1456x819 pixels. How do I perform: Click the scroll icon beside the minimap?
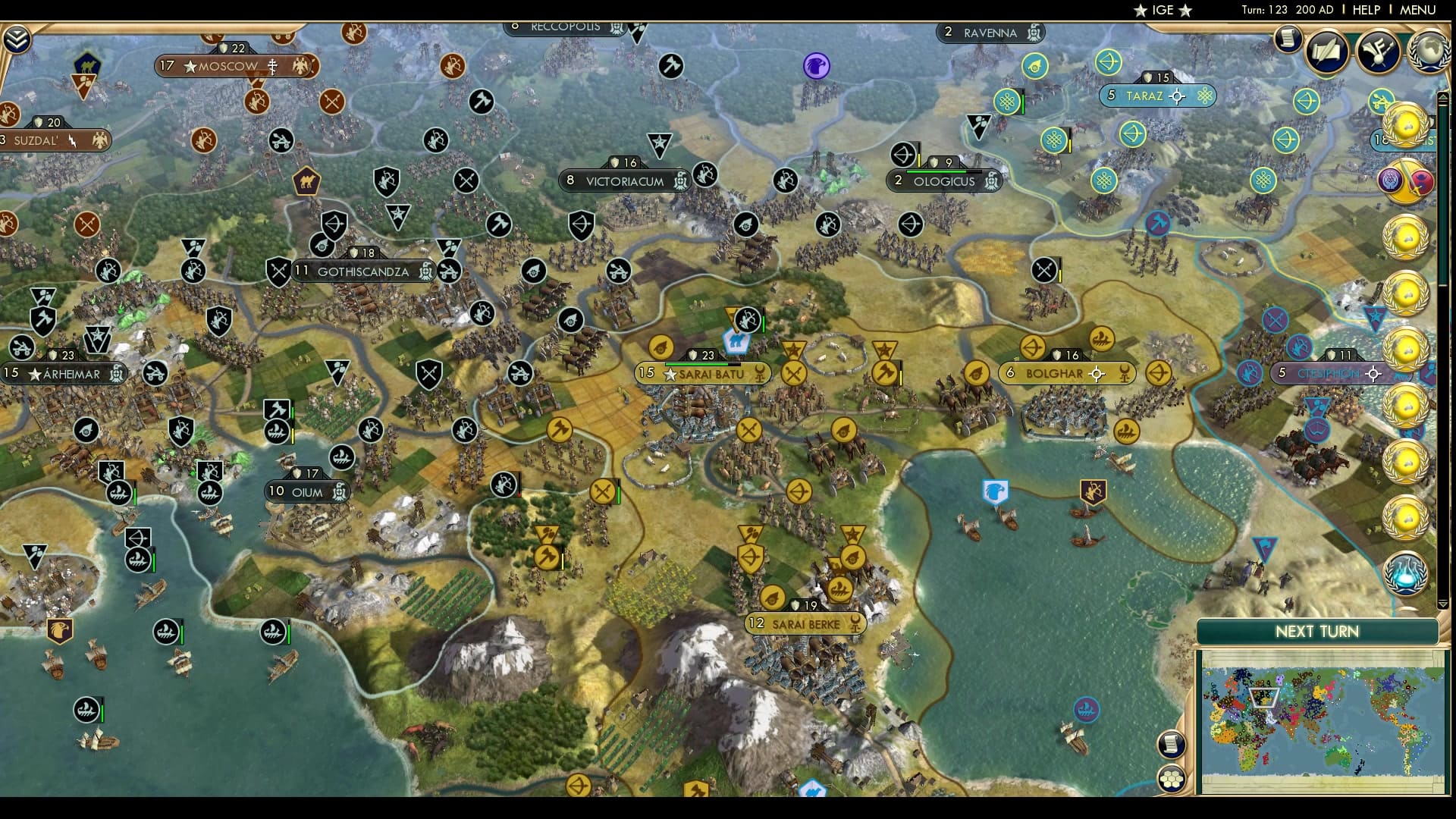(1171, 744)
